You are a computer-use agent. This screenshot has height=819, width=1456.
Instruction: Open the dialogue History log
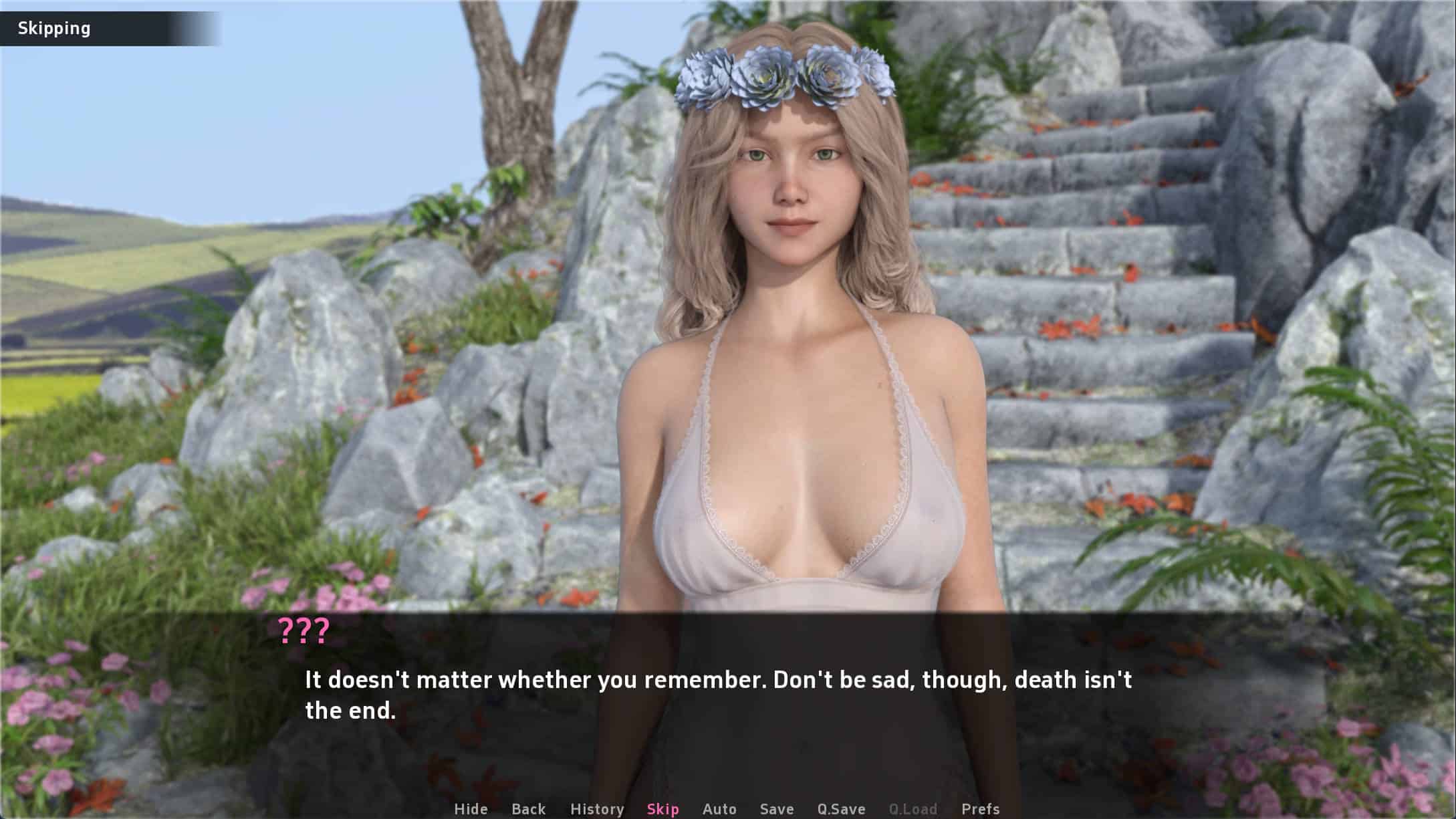[597, 809]
